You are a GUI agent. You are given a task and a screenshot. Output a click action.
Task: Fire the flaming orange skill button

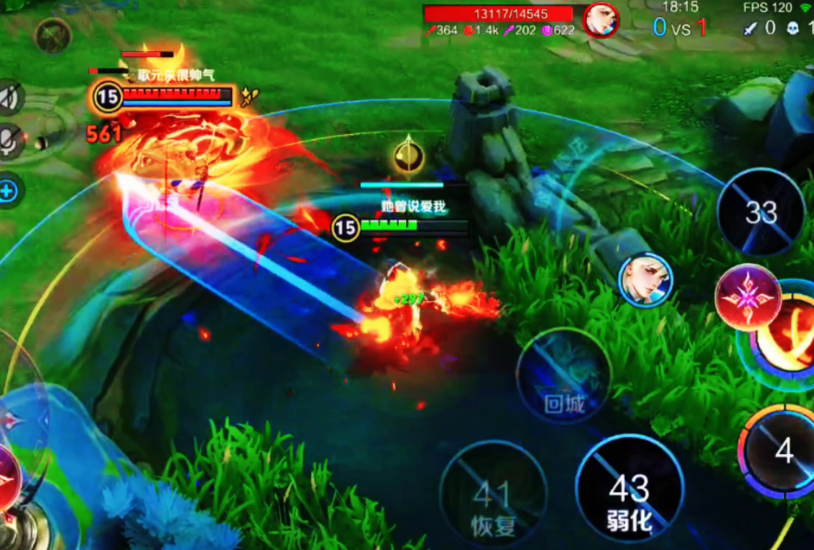(x=790, y=336)
